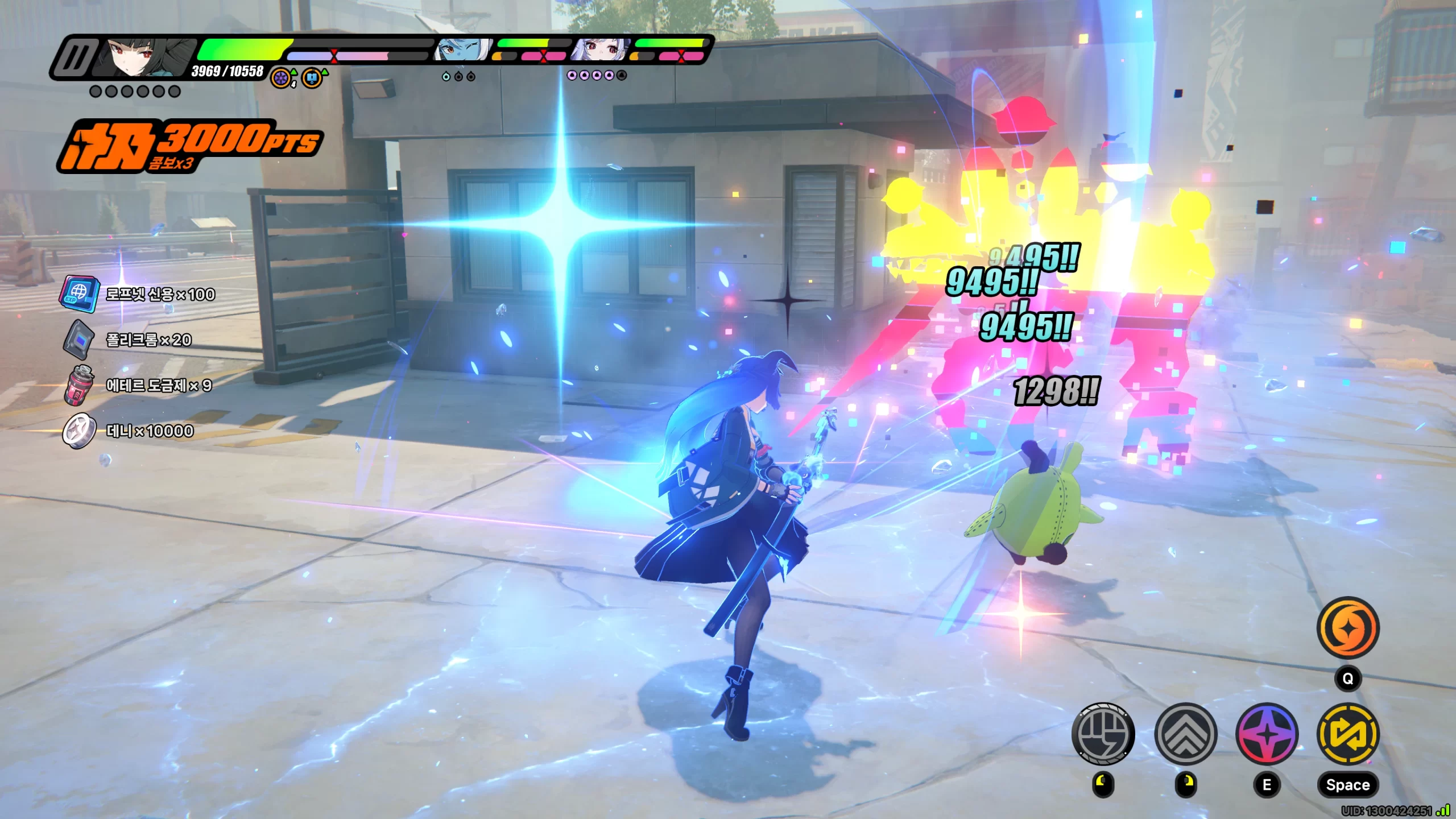Image resolution: width=1456 pixels, height=819 pixels.
Task: Switch to the white-haired teammate portrait
Action: [x=601, y=51]
